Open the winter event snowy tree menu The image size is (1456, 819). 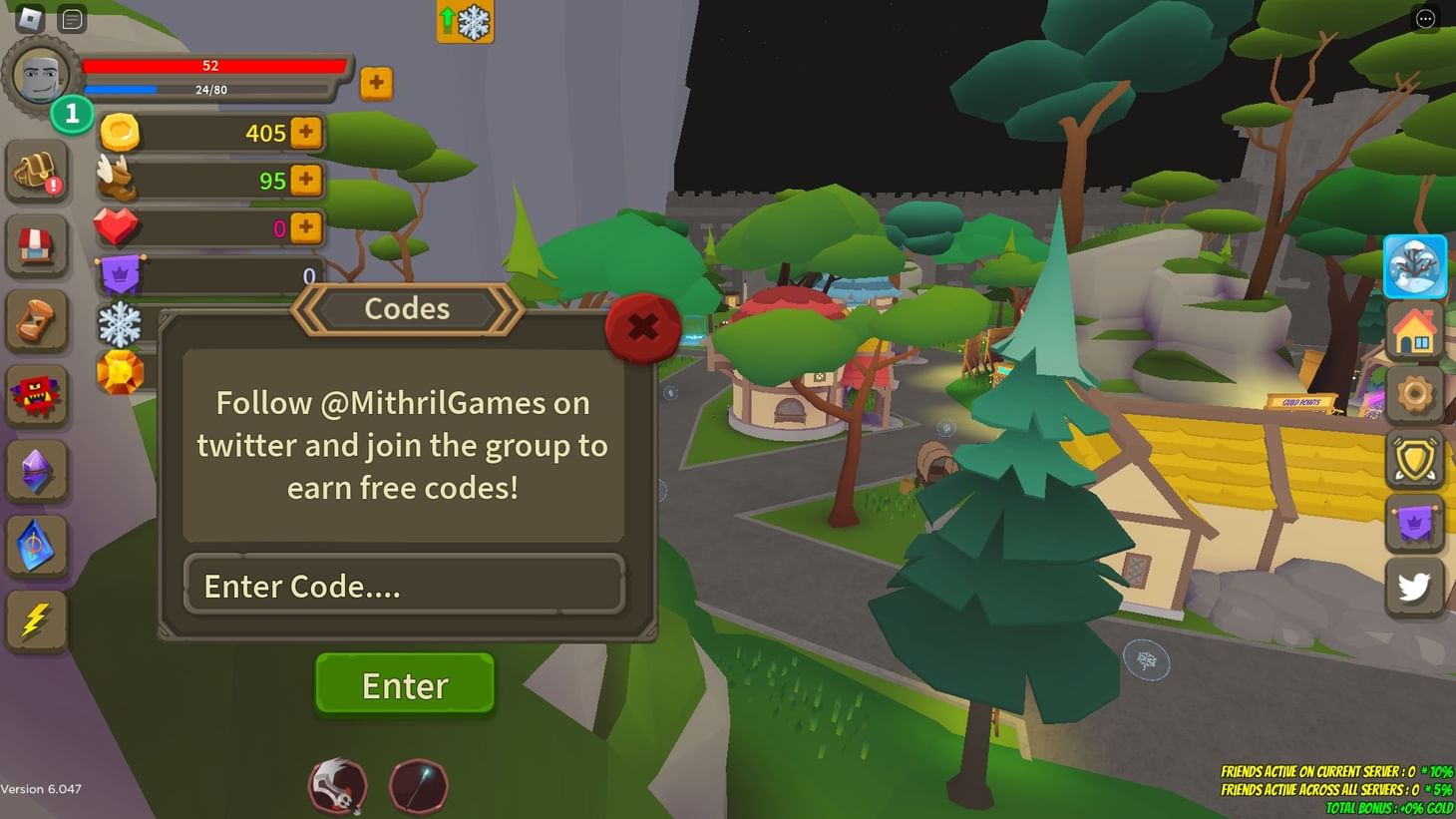click(1415, 266)
